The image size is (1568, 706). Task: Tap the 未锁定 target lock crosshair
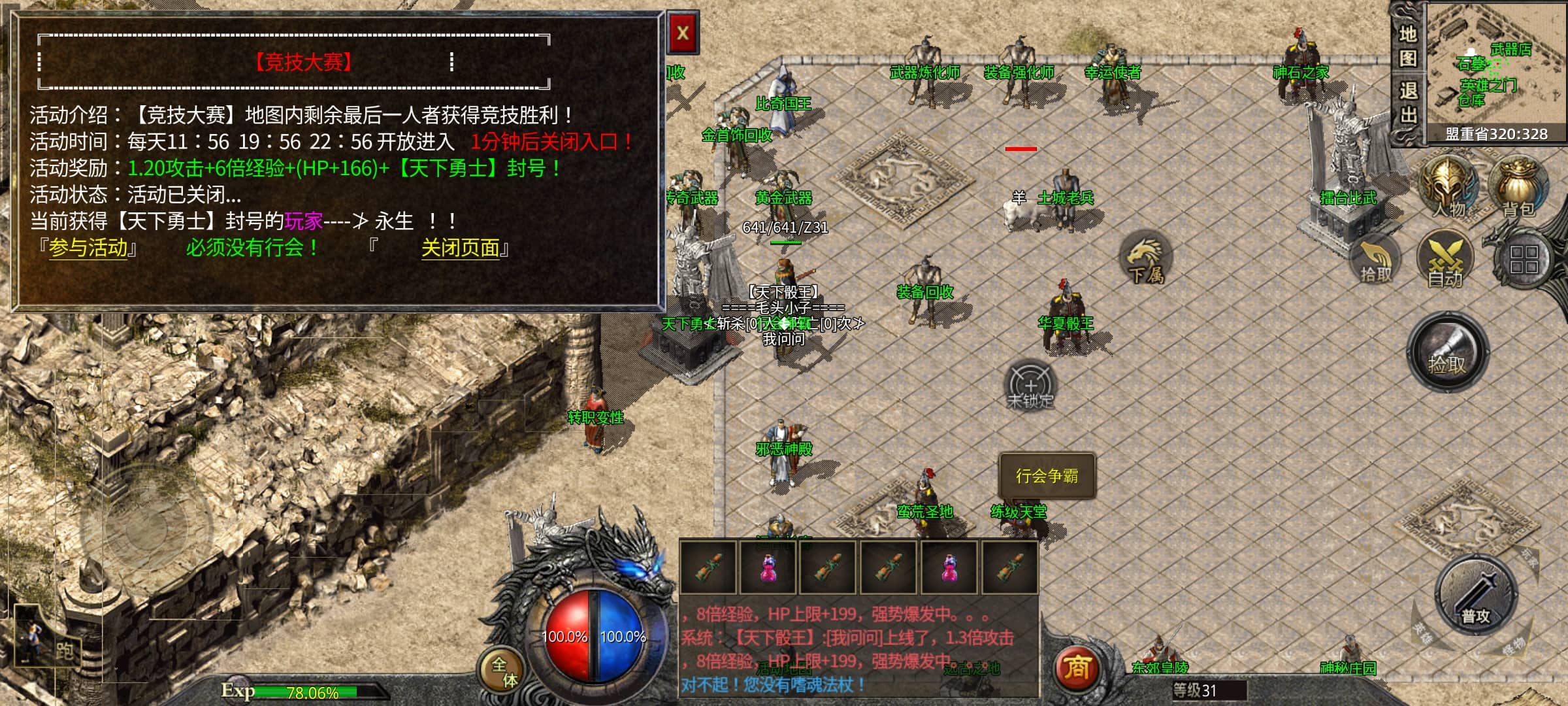pyautogui.click(x=1030, y=384)
